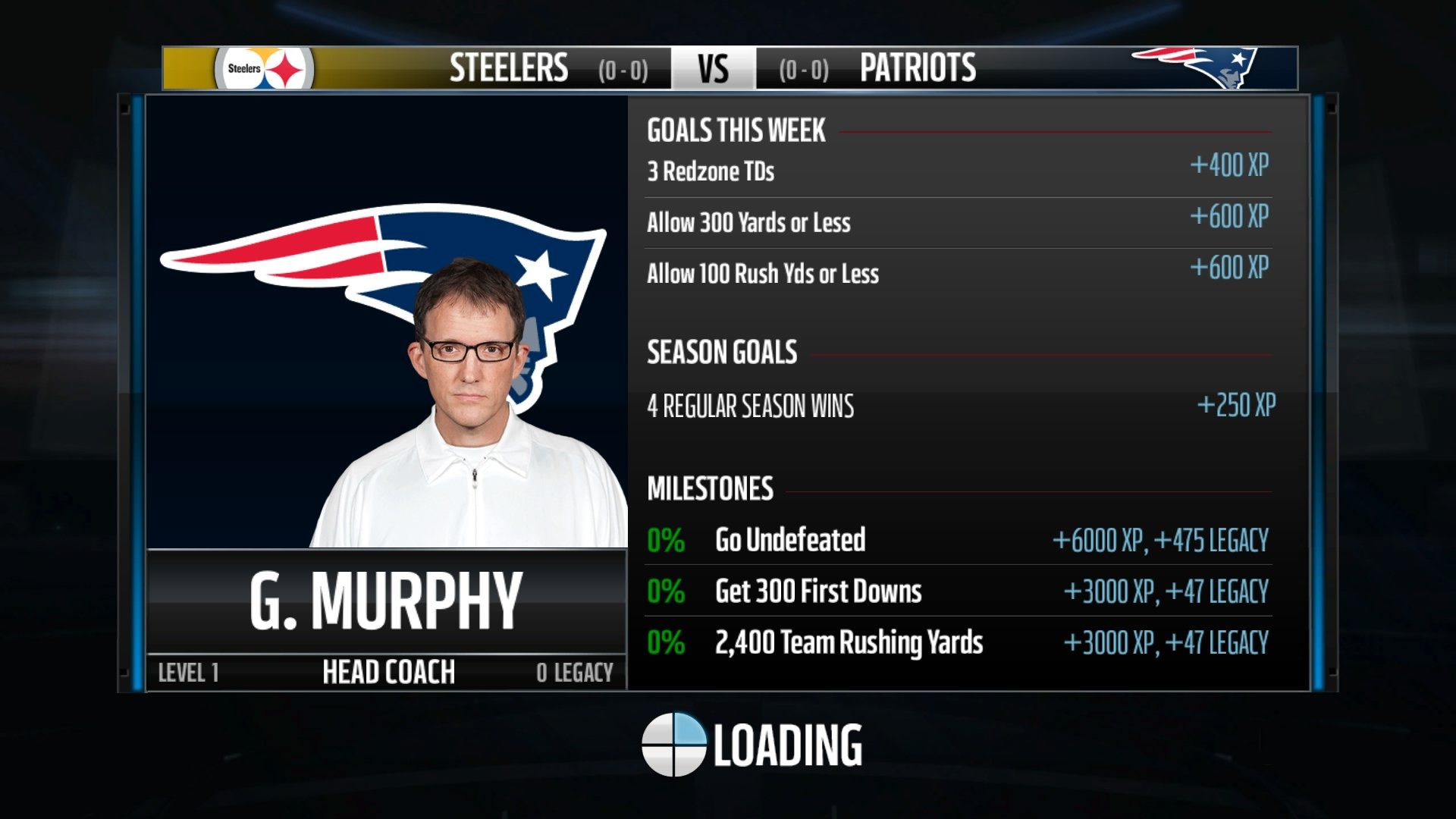Switch to the STEELERS team header
Screen dimensions: 1456x819
(507, 68)
